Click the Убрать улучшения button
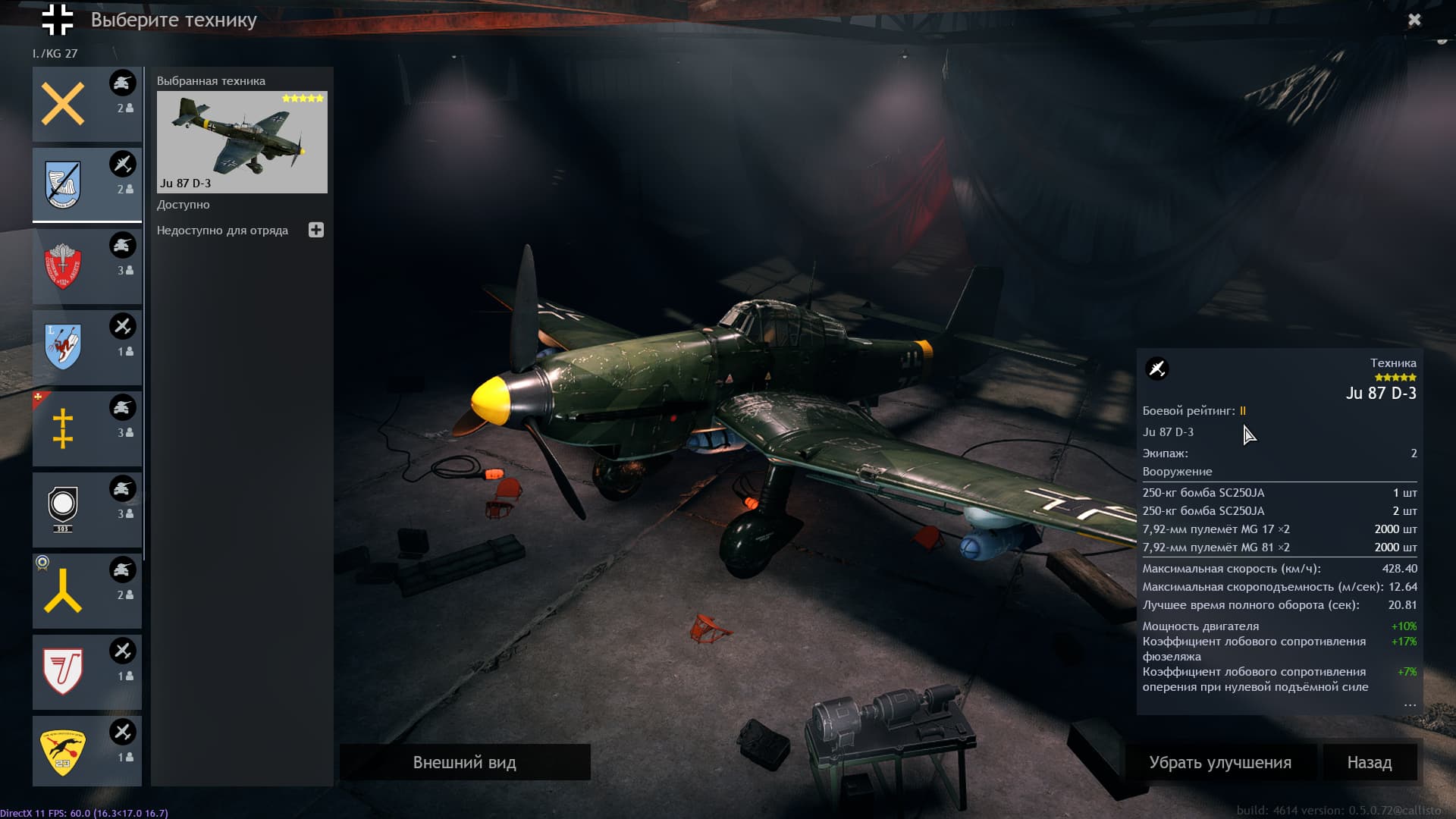The width and height of the screenshot is (1456, 819). pos(1219,762)
